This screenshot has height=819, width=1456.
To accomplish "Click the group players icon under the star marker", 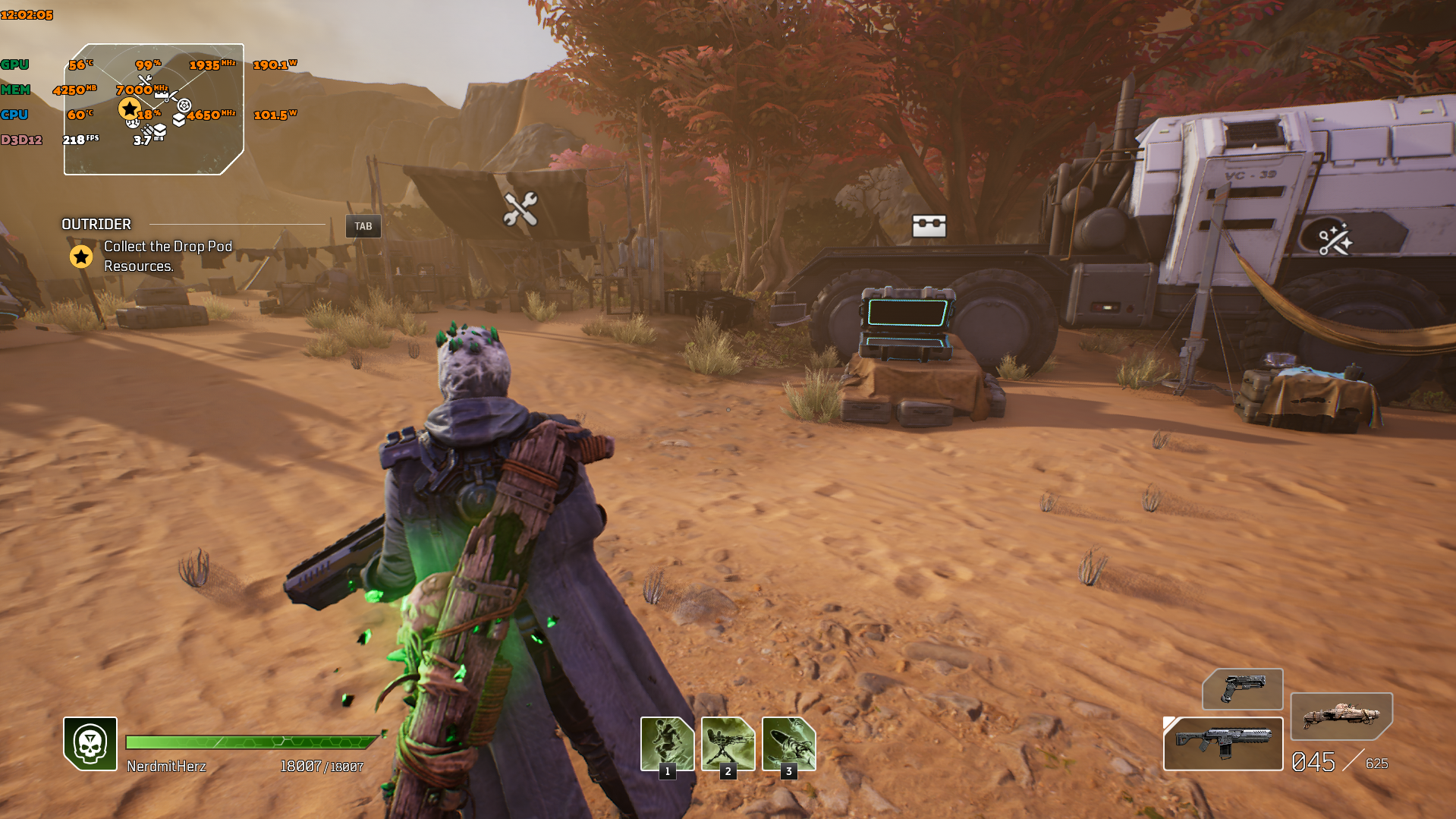I will (x=133, y=123).
